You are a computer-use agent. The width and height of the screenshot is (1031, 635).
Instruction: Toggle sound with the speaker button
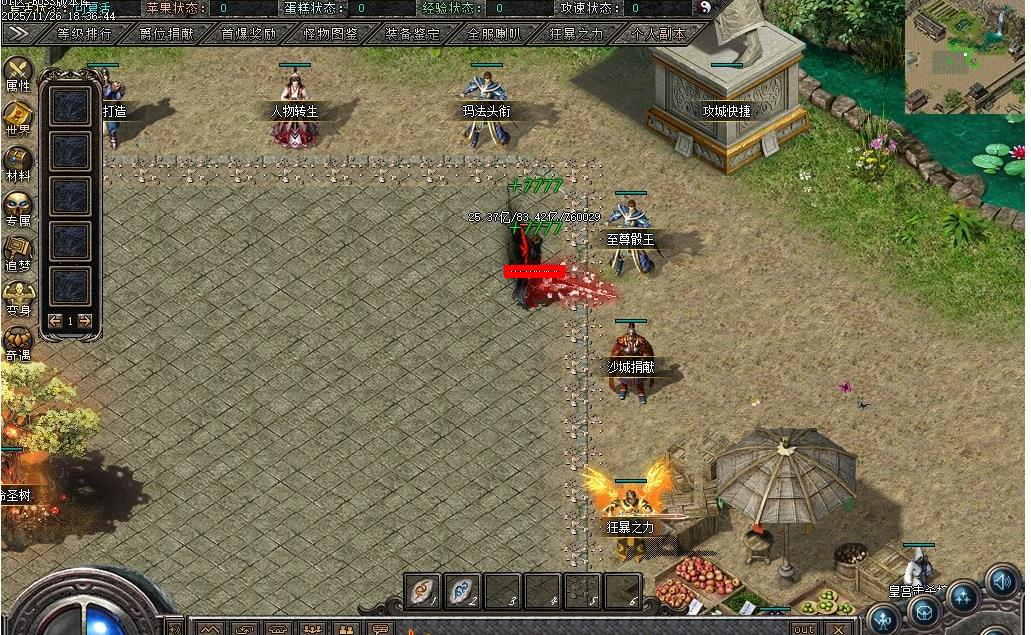(1001, 582)
